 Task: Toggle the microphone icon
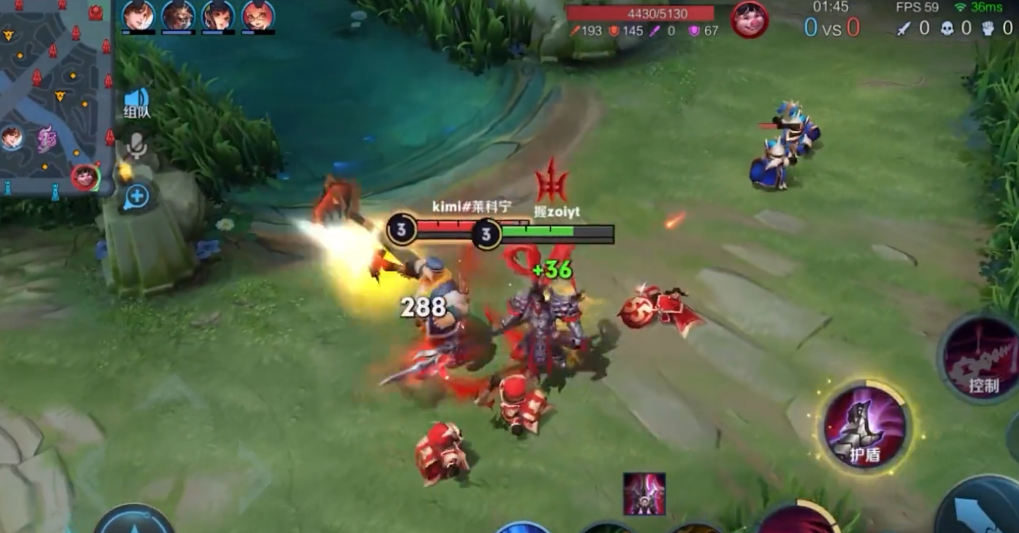pyautogui.click(x=136, y=149)
